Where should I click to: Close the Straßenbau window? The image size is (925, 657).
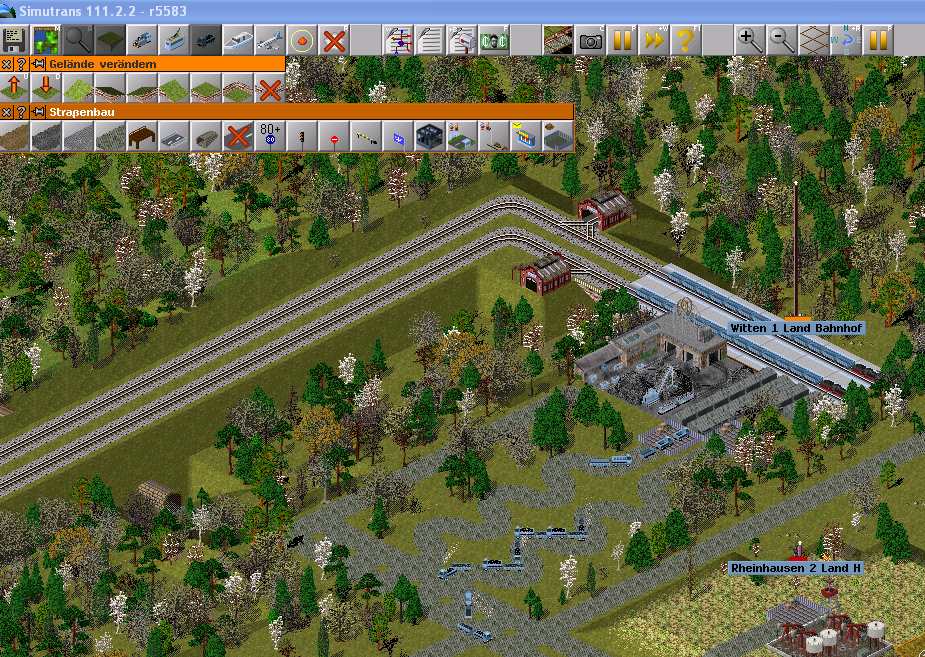7,111
